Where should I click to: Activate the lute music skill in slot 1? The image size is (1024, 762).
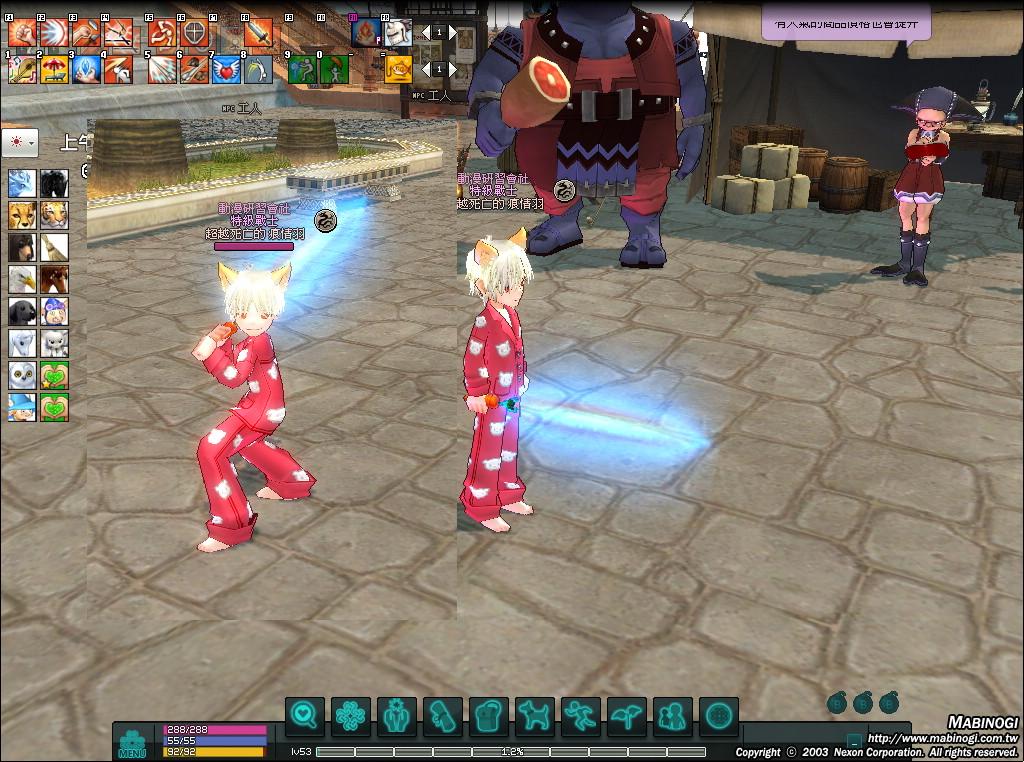(22, 69)
